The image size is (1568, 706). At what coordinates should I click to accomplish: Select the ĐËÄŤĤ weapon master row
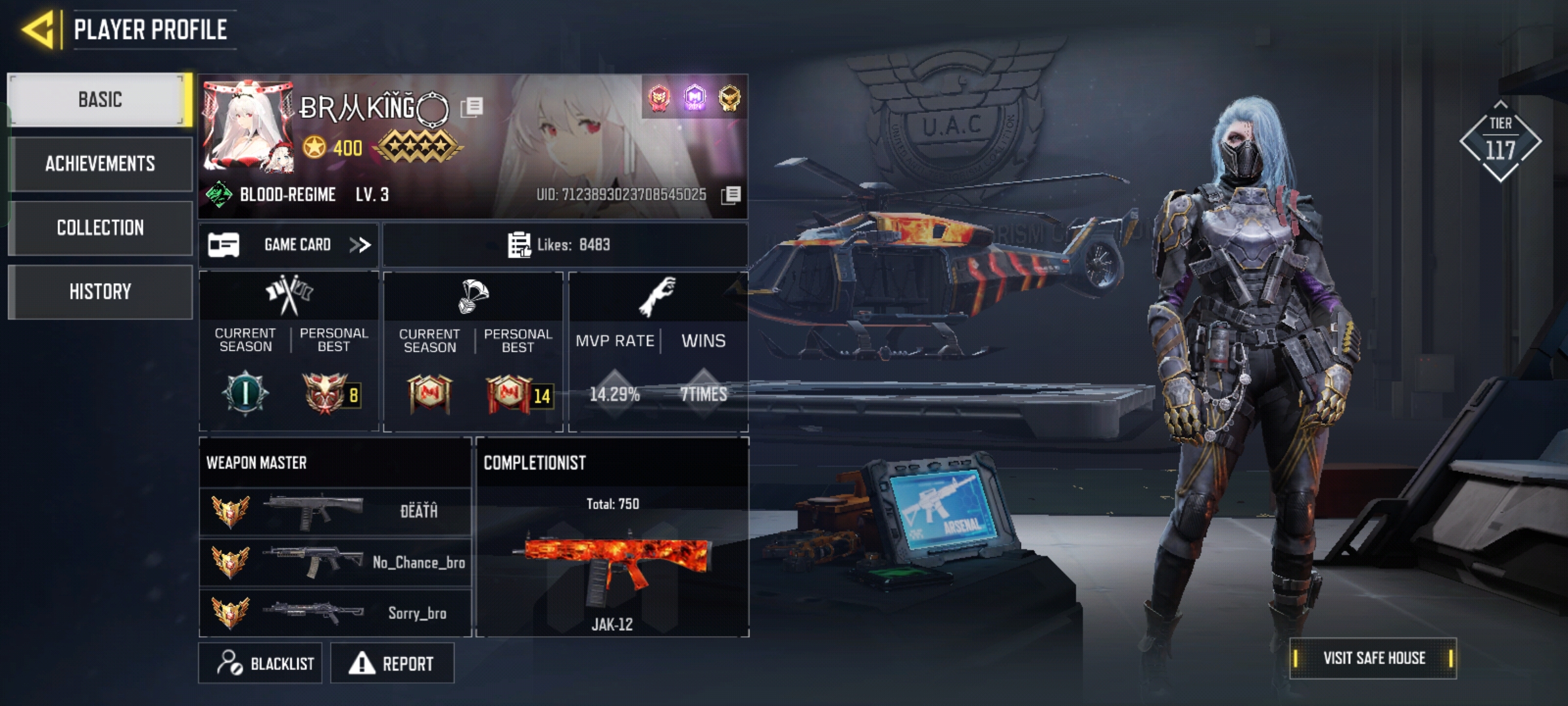point(335,511)
